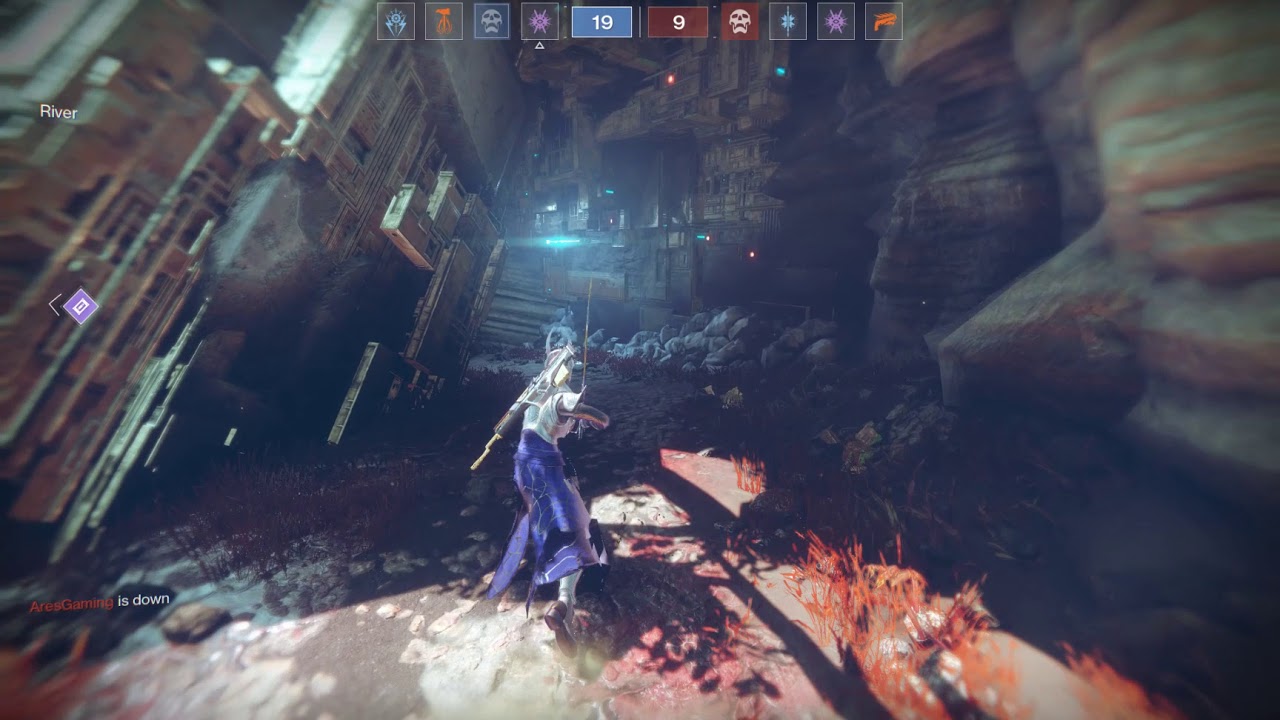Choose the purple void icon above the white arrow
Screen dimensions: 1280x720
tap(540, 22)
